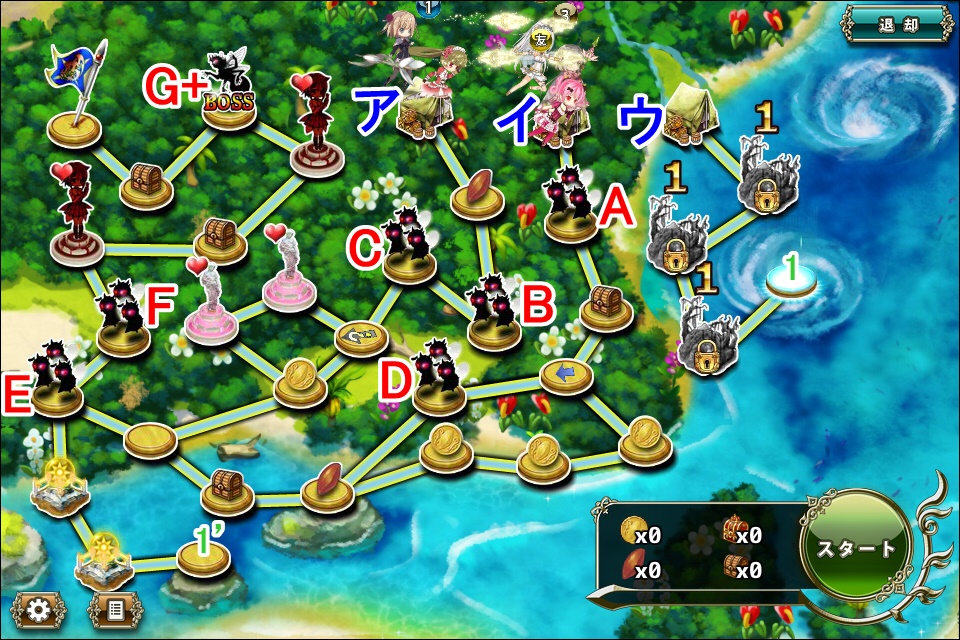Image resolution: width=960 pixels, height=640 pixels.
Task: Choose the blue arrow map node
Action: pos(567,375)
